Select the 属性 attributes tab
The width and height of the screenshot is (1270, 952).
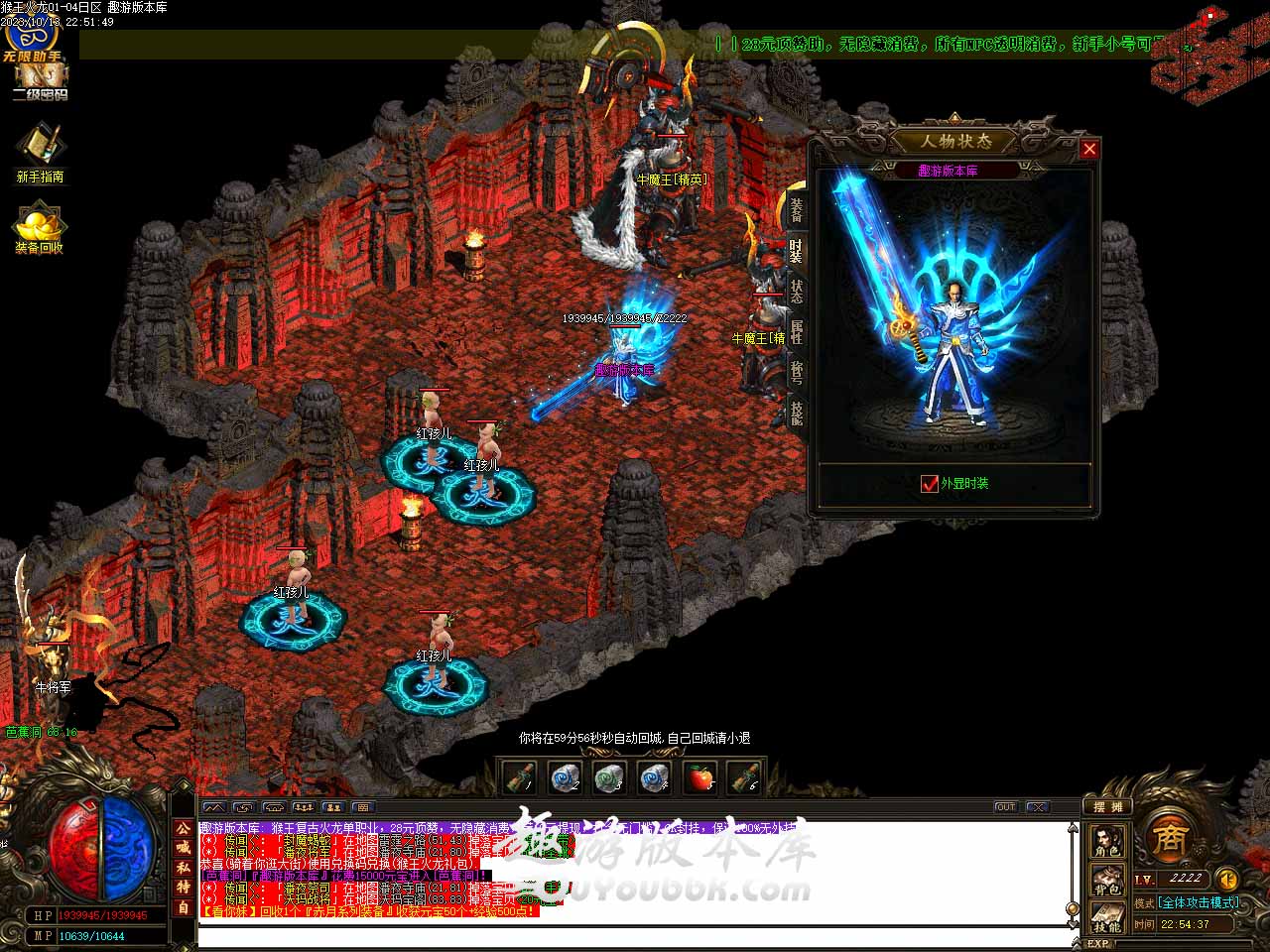(x=796, y=331)
